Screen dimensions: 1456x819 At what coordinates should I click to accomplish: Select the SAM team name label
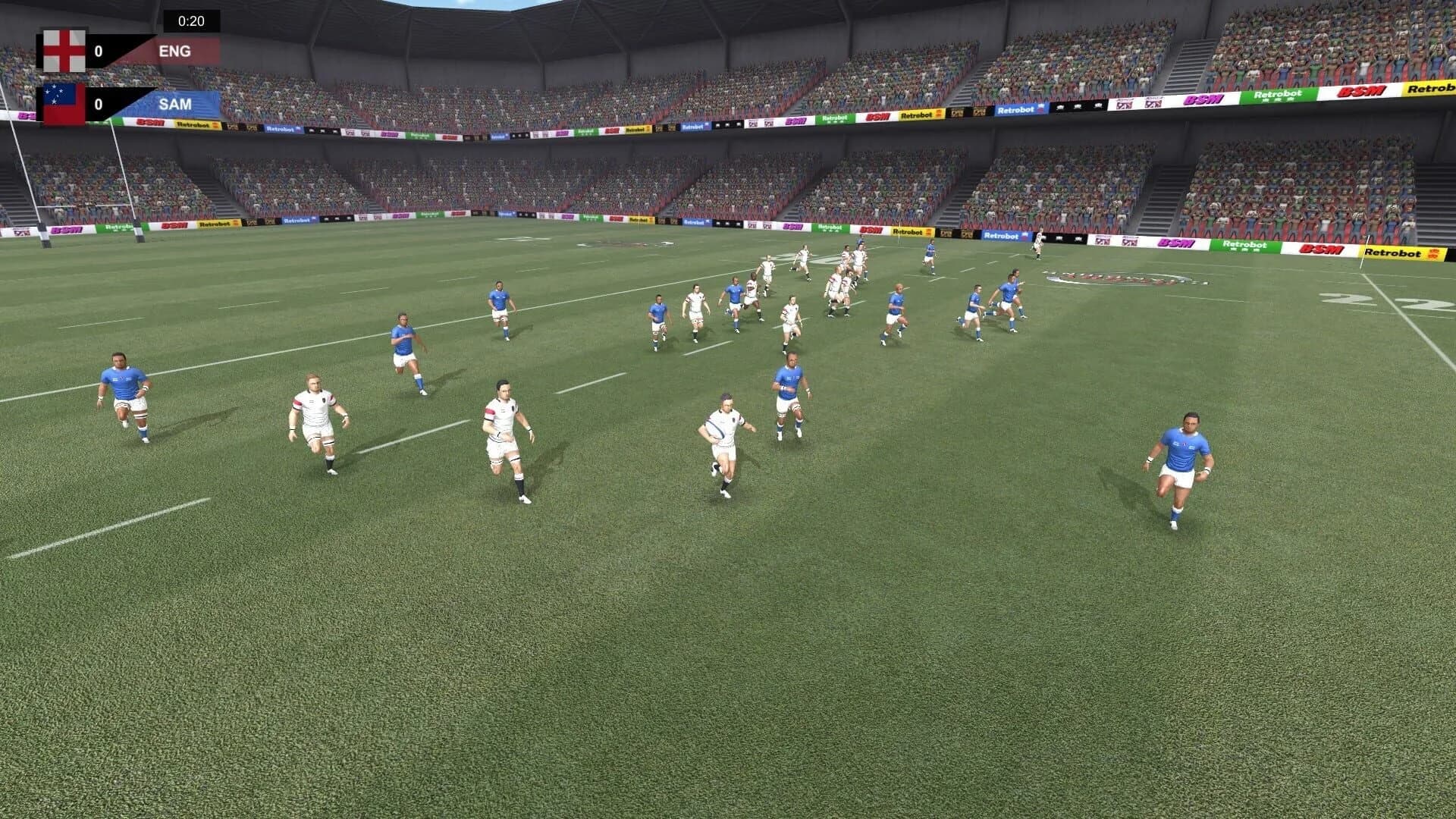[176, 103]
